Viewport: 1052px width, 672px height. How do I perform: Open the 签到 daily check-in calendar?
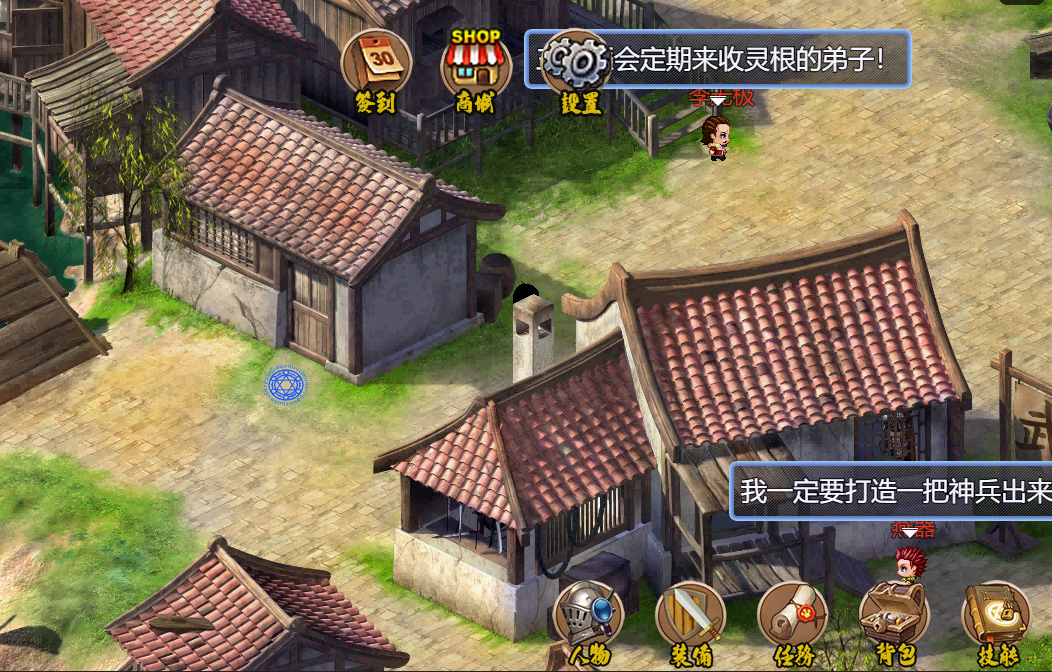coord(376,65)
